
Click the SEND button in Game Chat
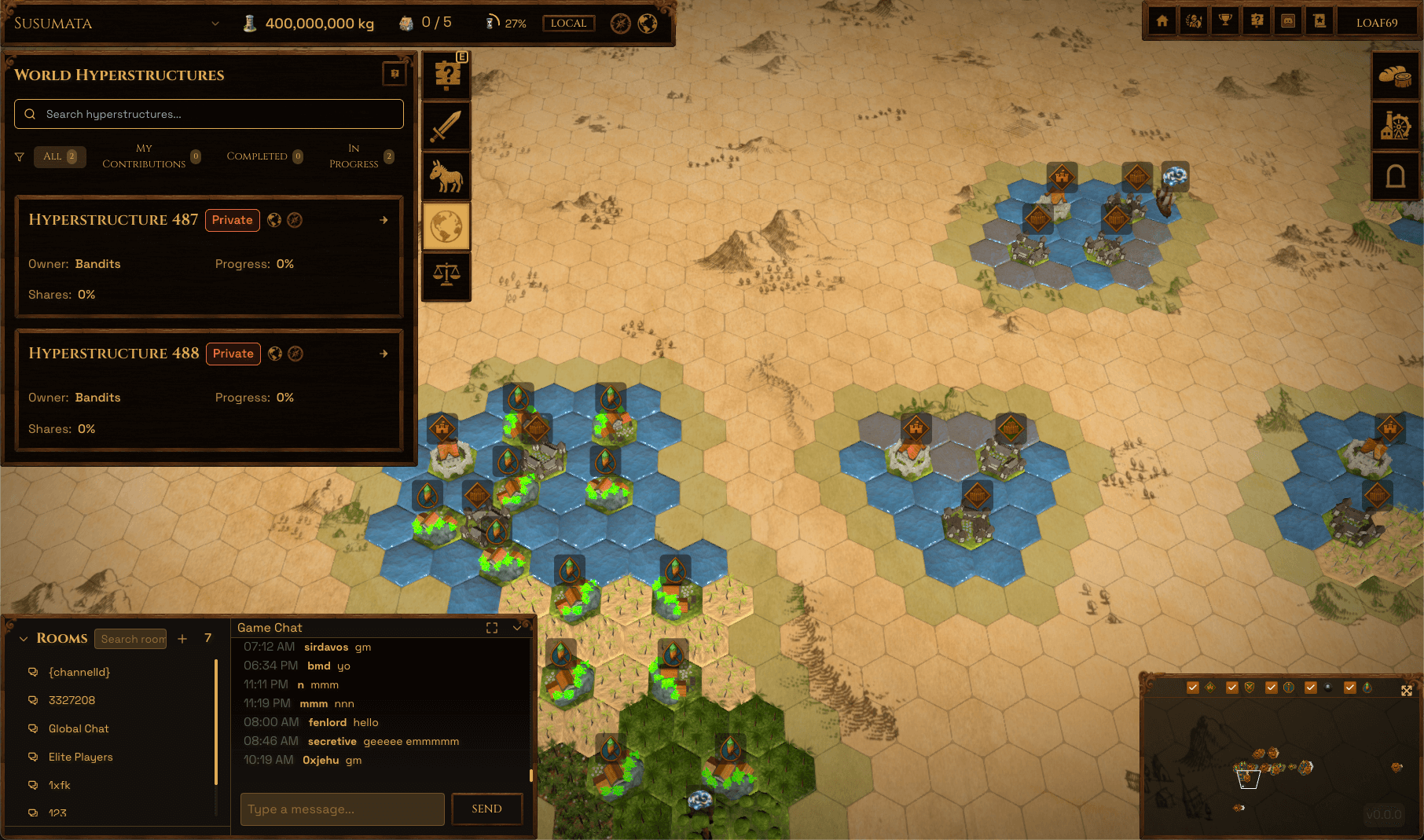[x=486, y=809]
